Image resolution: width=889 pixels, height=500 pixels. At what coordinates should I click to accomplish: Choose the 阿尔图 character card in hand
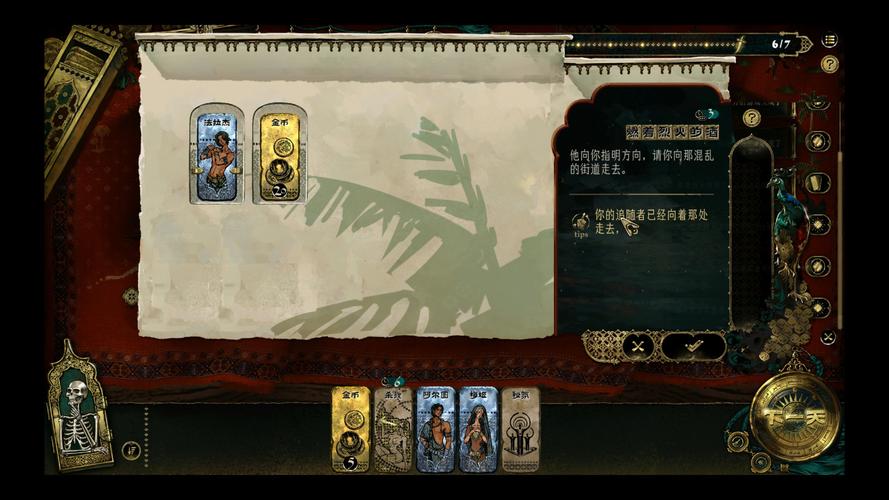pyautogui.click(x=436, y=429)
